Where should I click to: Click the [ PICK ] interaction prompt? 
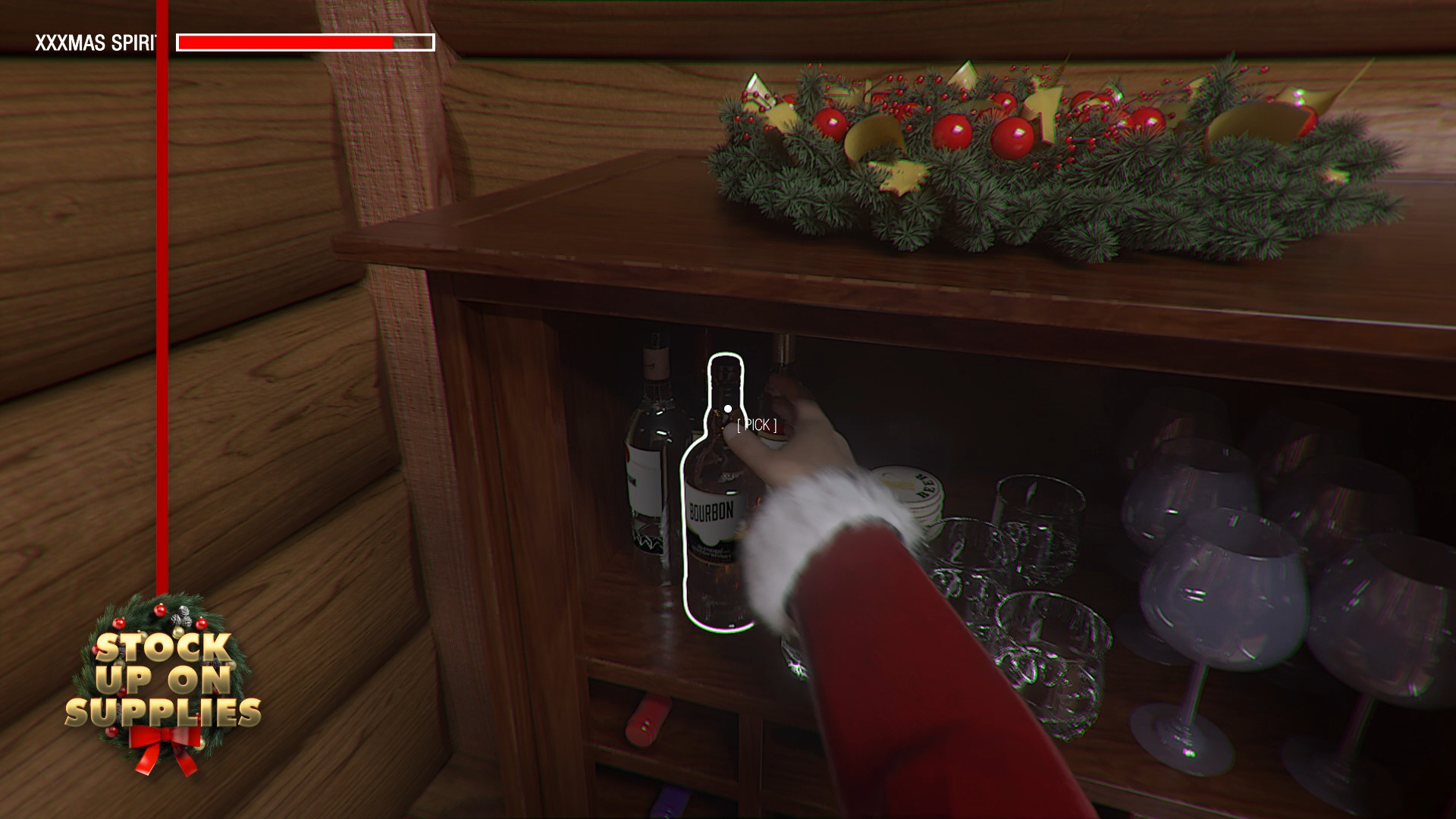coord(755,425)
